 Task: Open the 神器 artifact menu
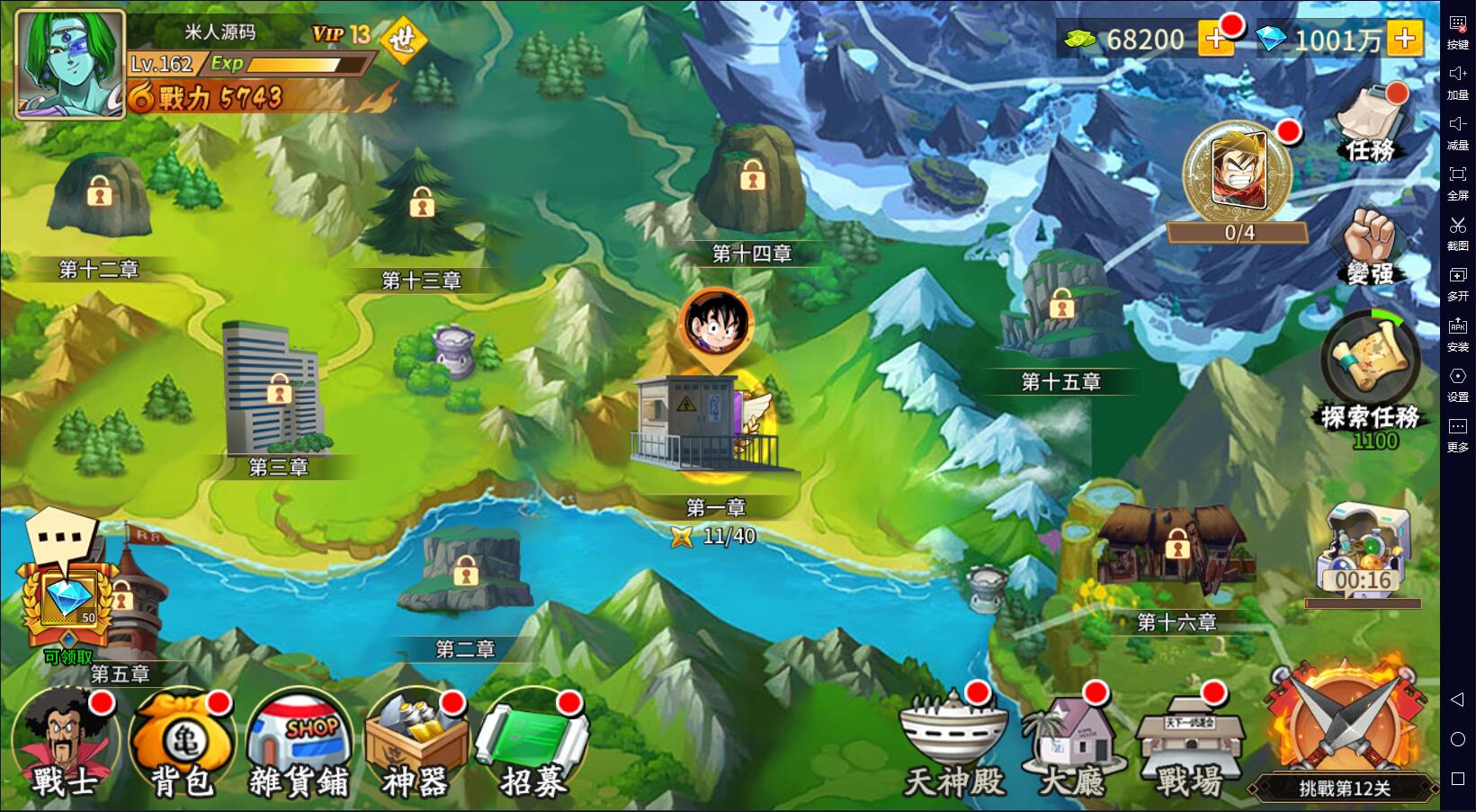click(416, 744)
